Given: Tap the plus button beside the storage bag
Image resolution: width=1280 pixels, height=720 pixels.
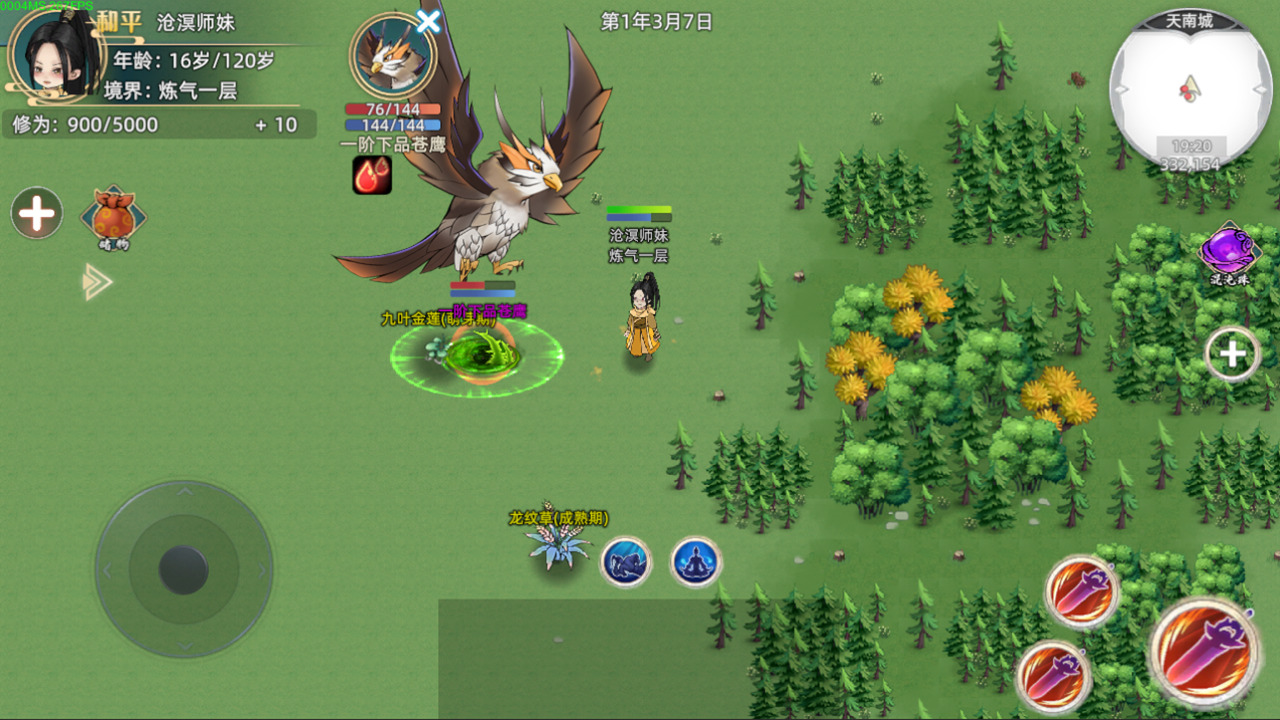Looking at the screenshot, I should click(x=37, y=213).
